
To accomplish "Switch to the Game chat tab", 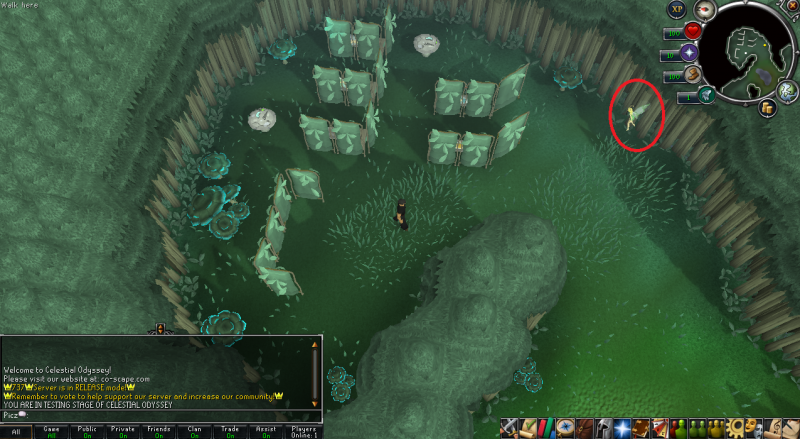I will pyautogui.click(x=52, y=431).
